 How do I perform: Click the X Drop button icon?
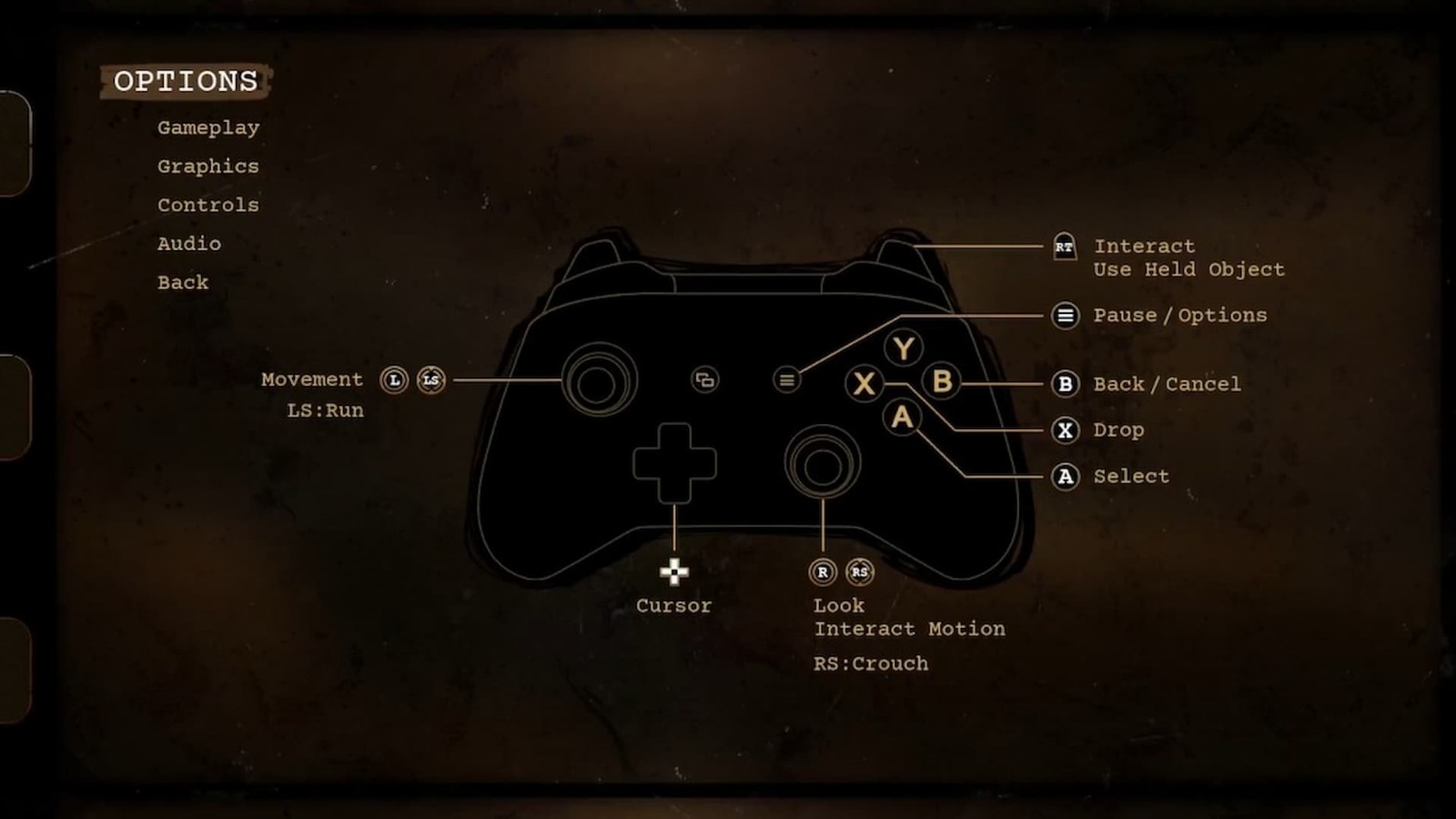[1064, 430]
